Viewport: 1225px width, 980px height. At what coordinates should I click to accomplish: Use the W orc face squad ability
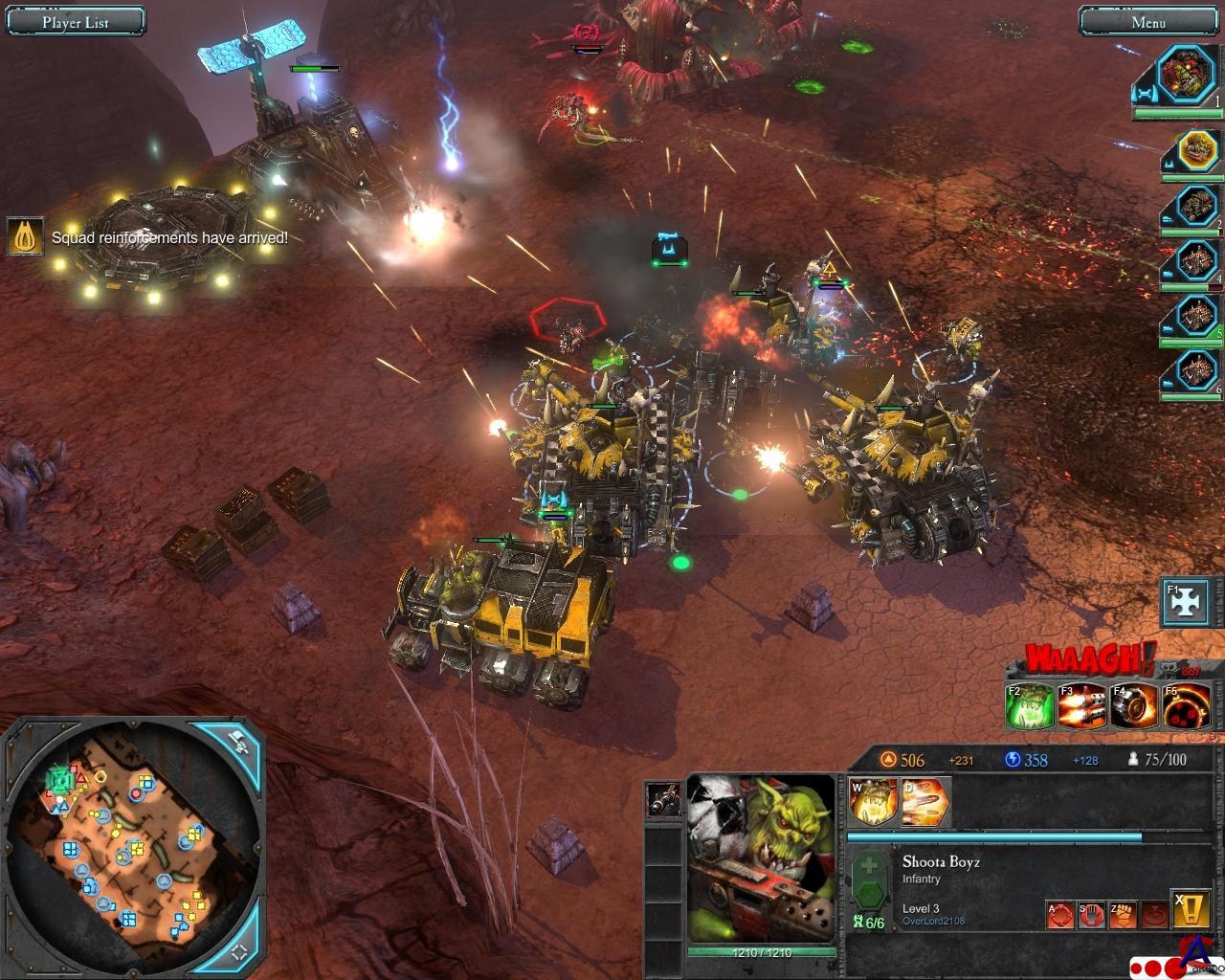click(x=873, y=802)
